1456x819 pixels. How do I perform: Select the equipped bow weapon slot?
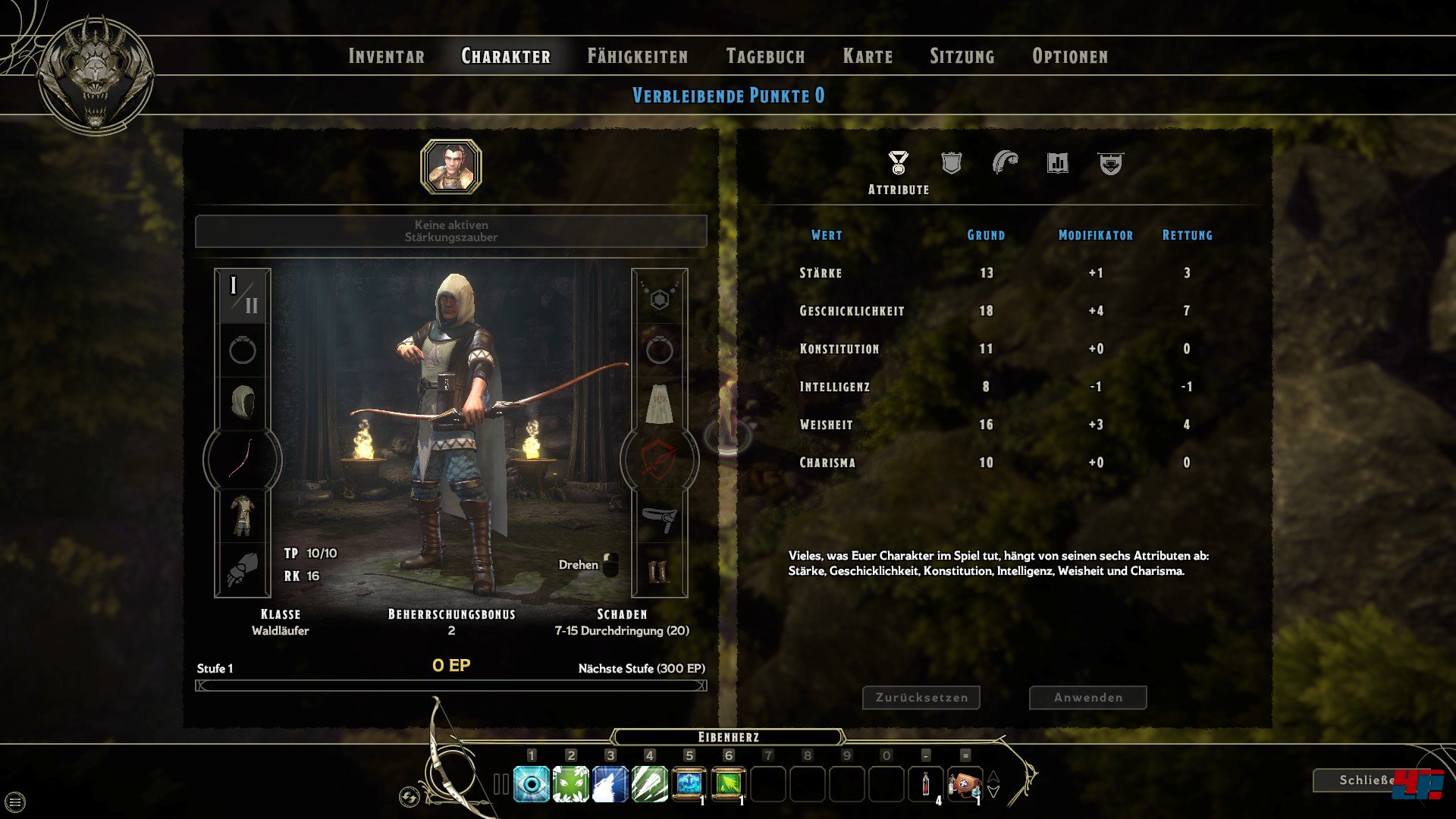point(243,459)
